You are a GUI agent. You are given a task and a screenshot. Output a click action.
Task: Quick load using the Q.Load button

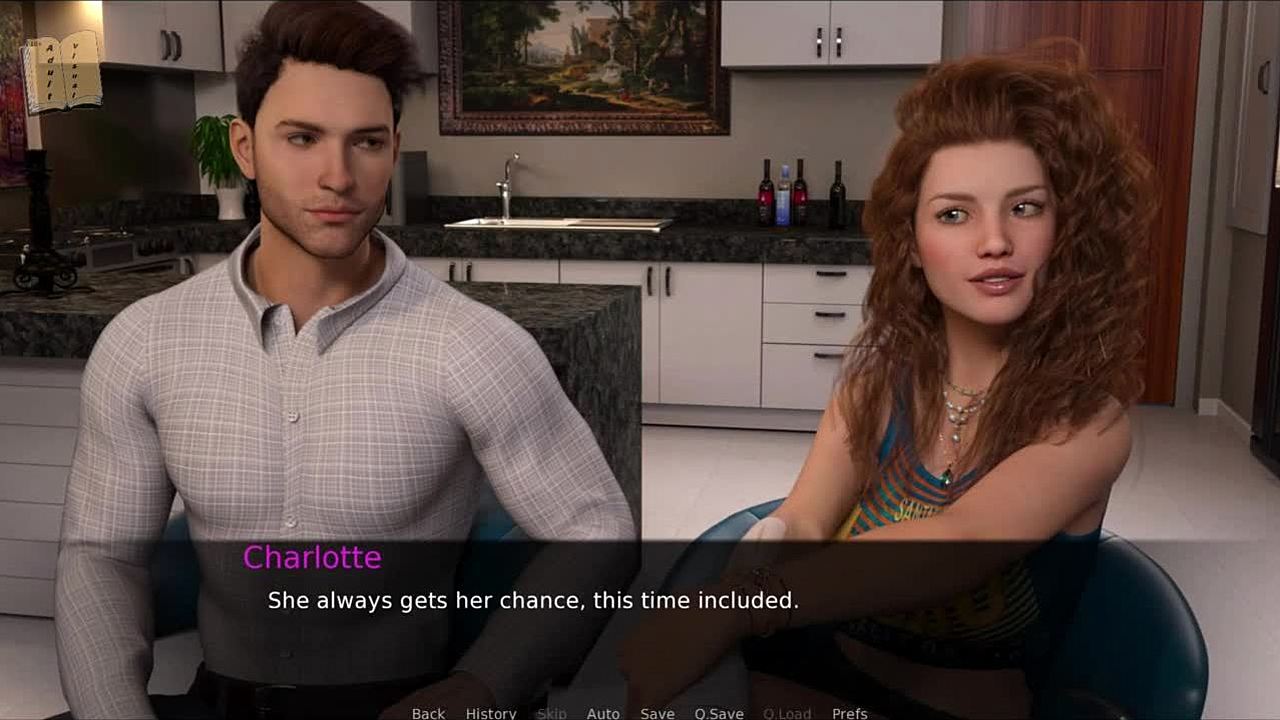tap(787, 713)
